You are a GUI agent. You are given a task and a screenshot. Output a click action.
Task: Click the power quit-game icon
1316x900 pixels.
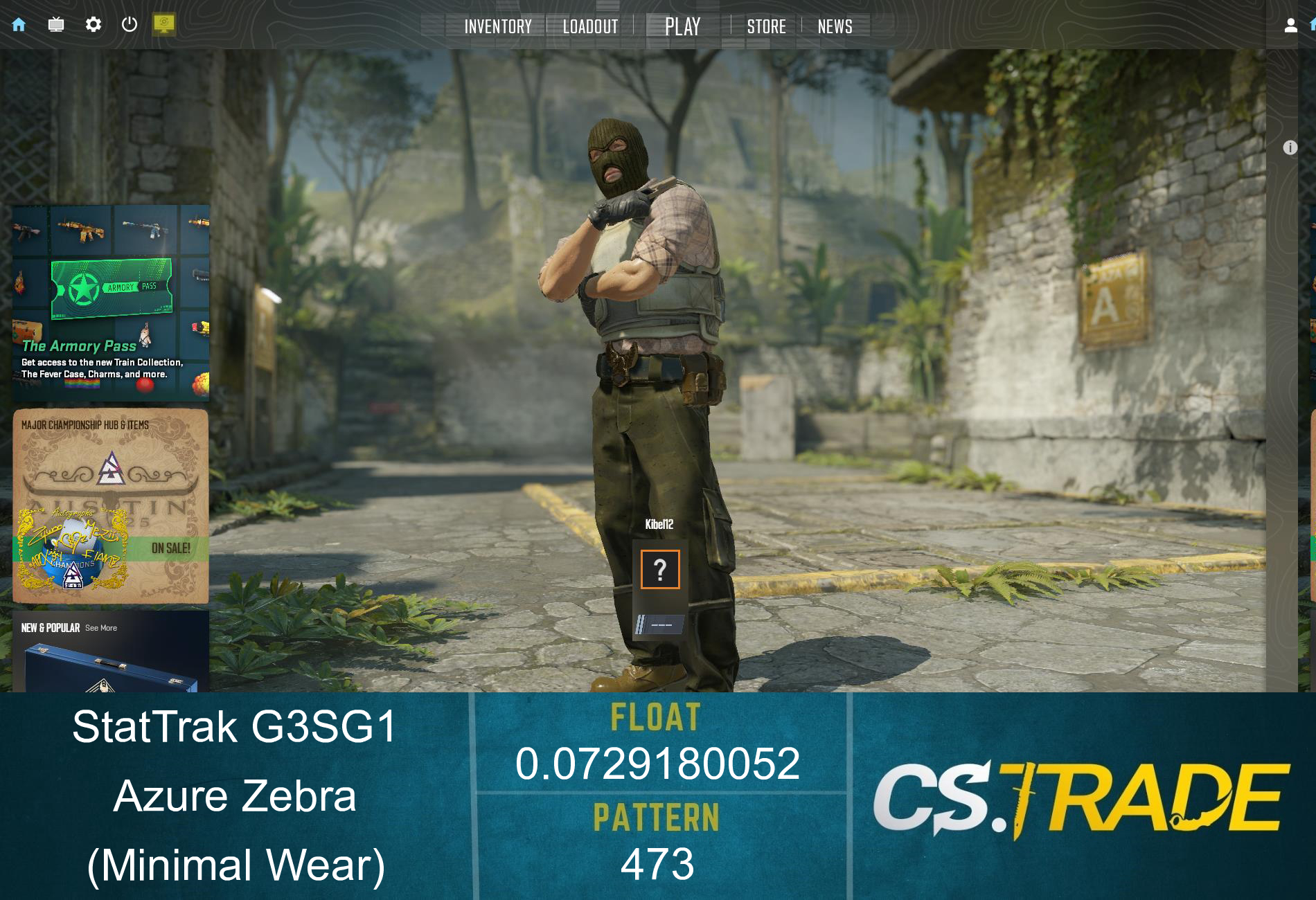pyautogui.click(x=130, y=24)
